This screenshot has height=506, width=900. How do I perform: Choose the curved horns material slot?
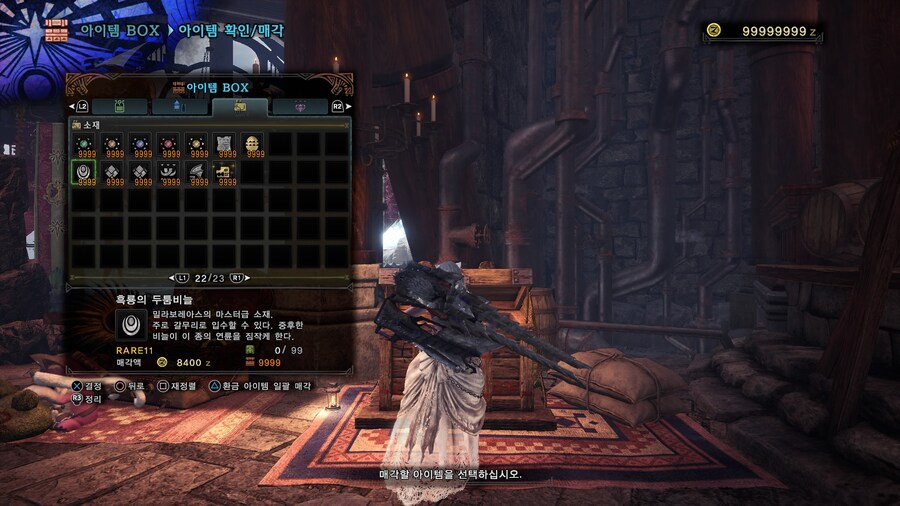pyautogui.click(x=169, y=174)
